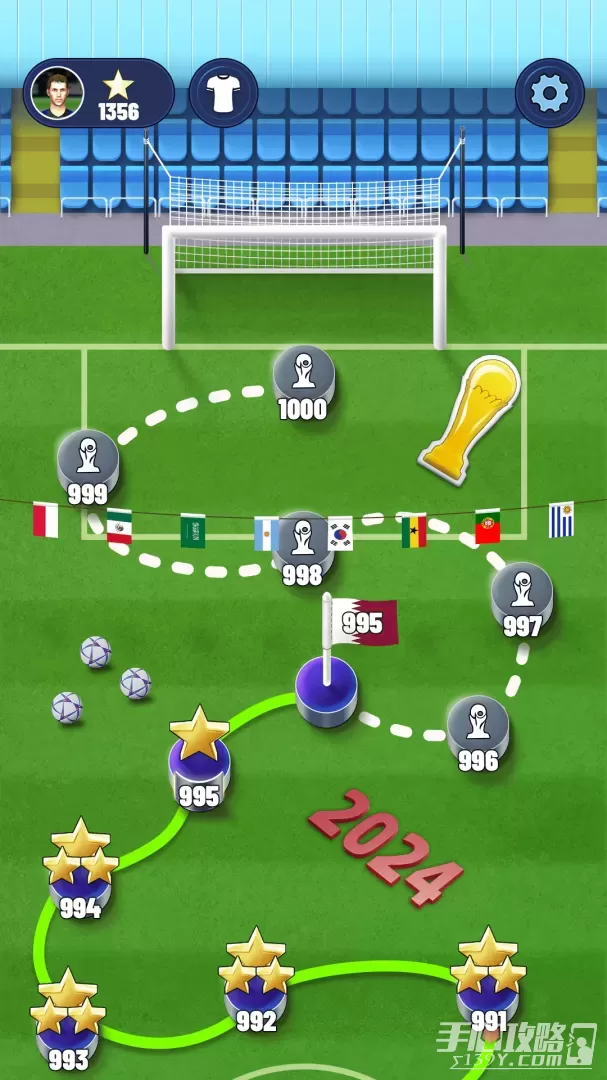This screenshot has height=1080, width=607.
Task: Open the player profile with 1356 stars
Action: click(x=98, y=93)
